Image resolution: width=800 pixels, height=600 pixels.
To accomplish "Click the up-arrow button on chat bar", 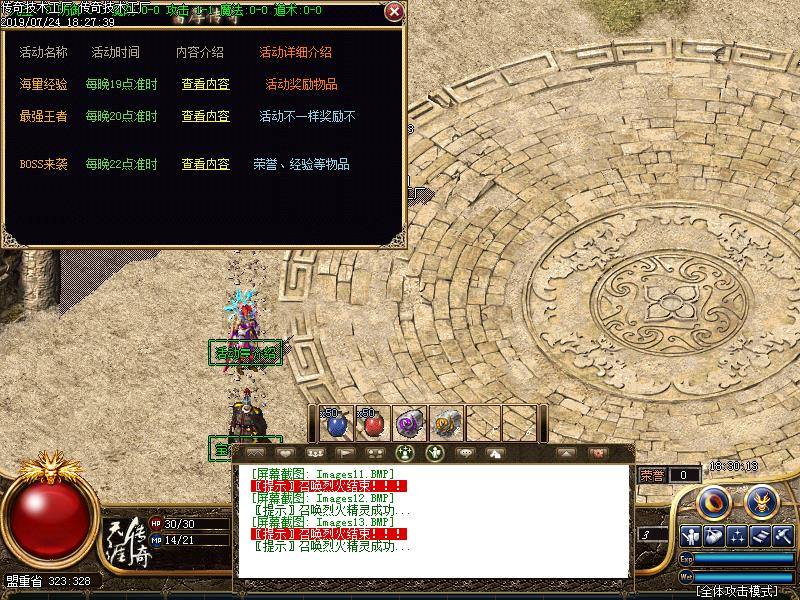I will (x=567, y=453).
